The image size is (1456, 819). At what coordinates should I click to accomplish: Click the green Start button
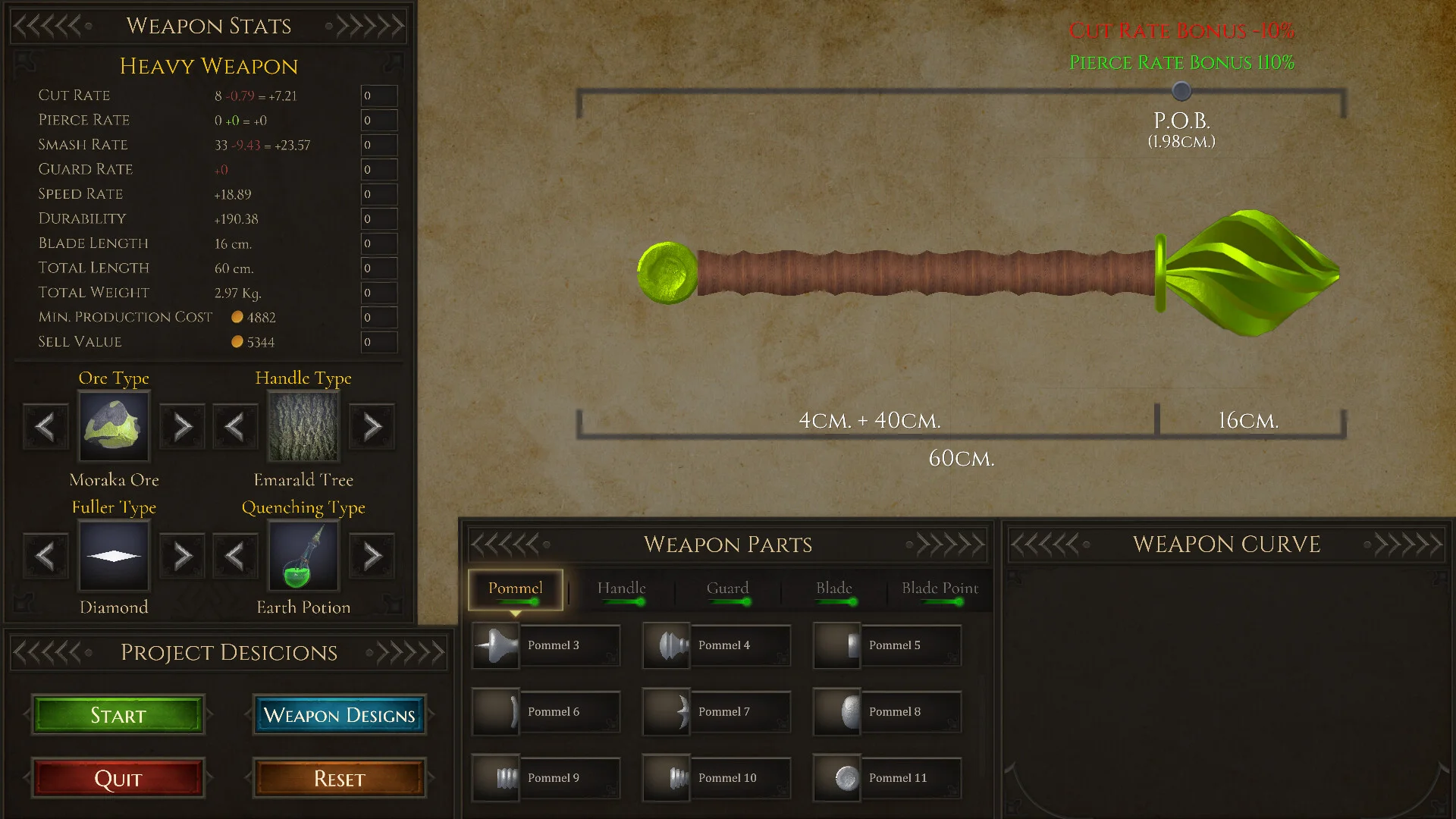pyautogui.click(x=118, y=715)
